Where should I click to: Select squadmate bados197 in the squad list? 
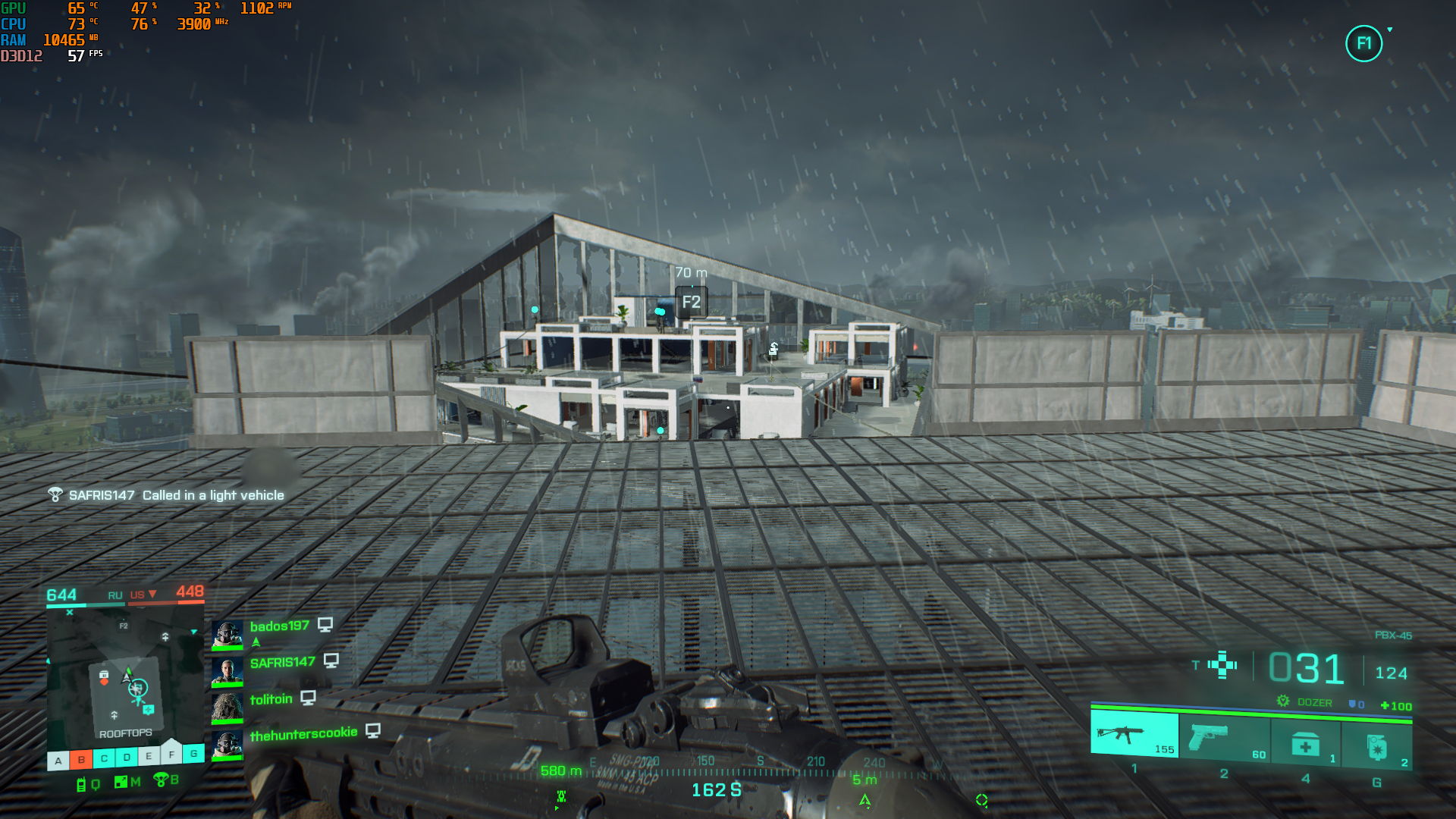[279, 626]
